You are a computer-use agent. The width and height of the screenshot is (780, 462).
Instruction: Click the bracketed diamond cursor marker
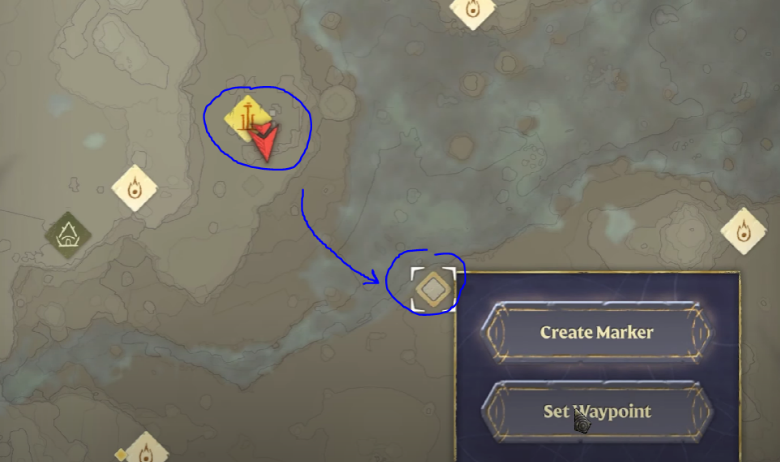433,289
